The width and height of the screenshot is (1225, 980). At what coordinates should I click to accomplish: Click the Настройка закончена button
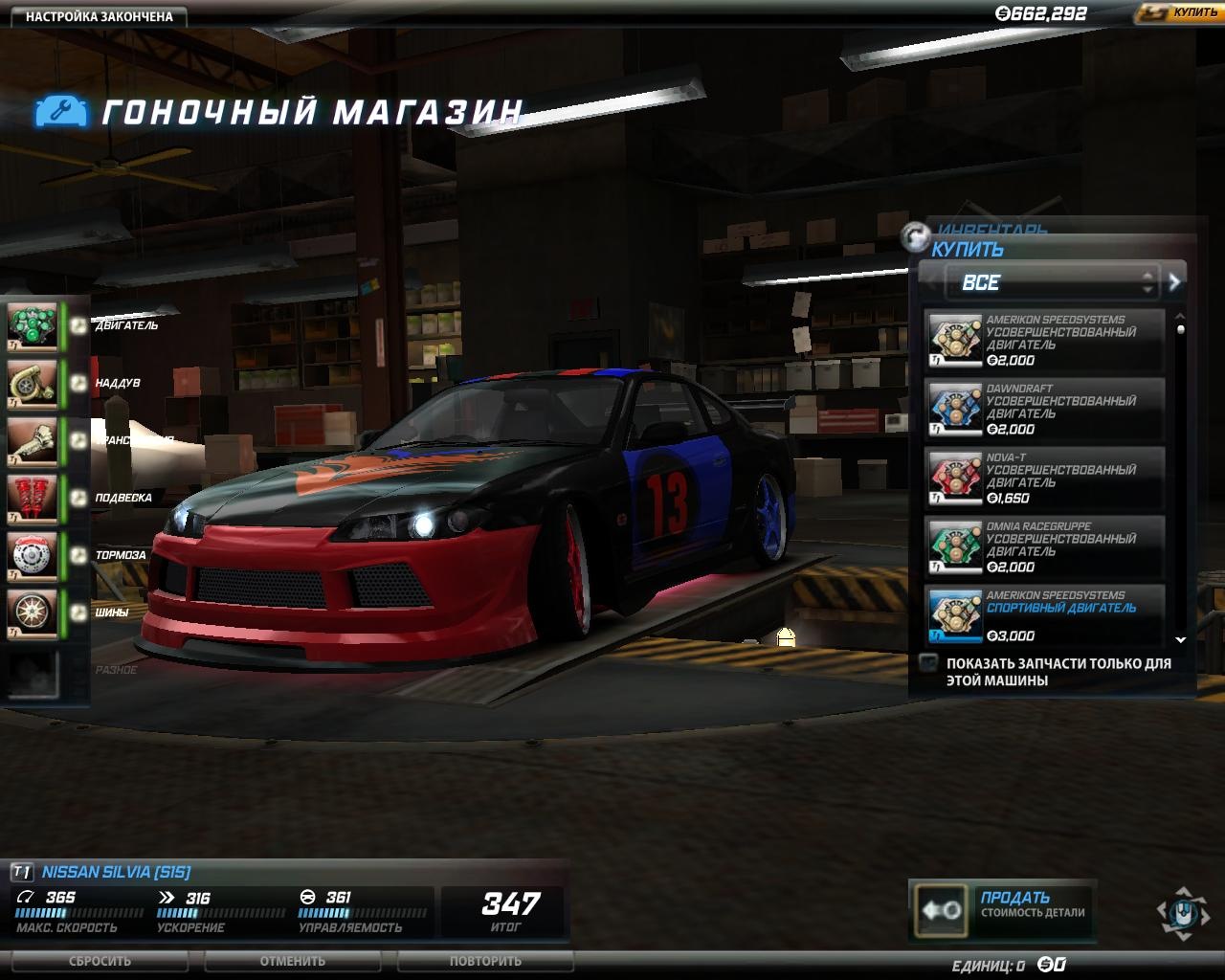click(x=99, y=16)
